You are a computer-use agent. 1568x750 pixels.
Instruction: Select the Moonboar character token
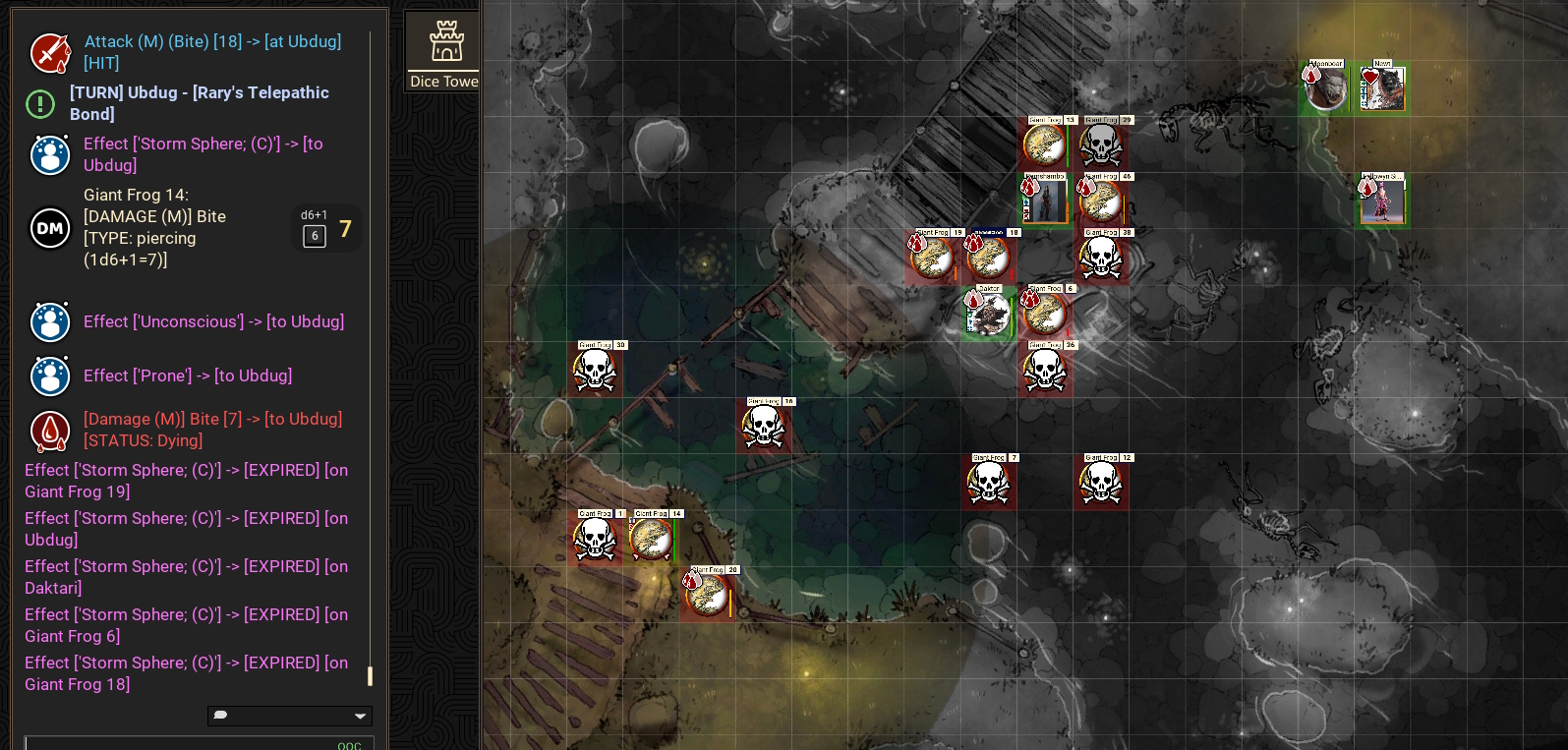1326,89
